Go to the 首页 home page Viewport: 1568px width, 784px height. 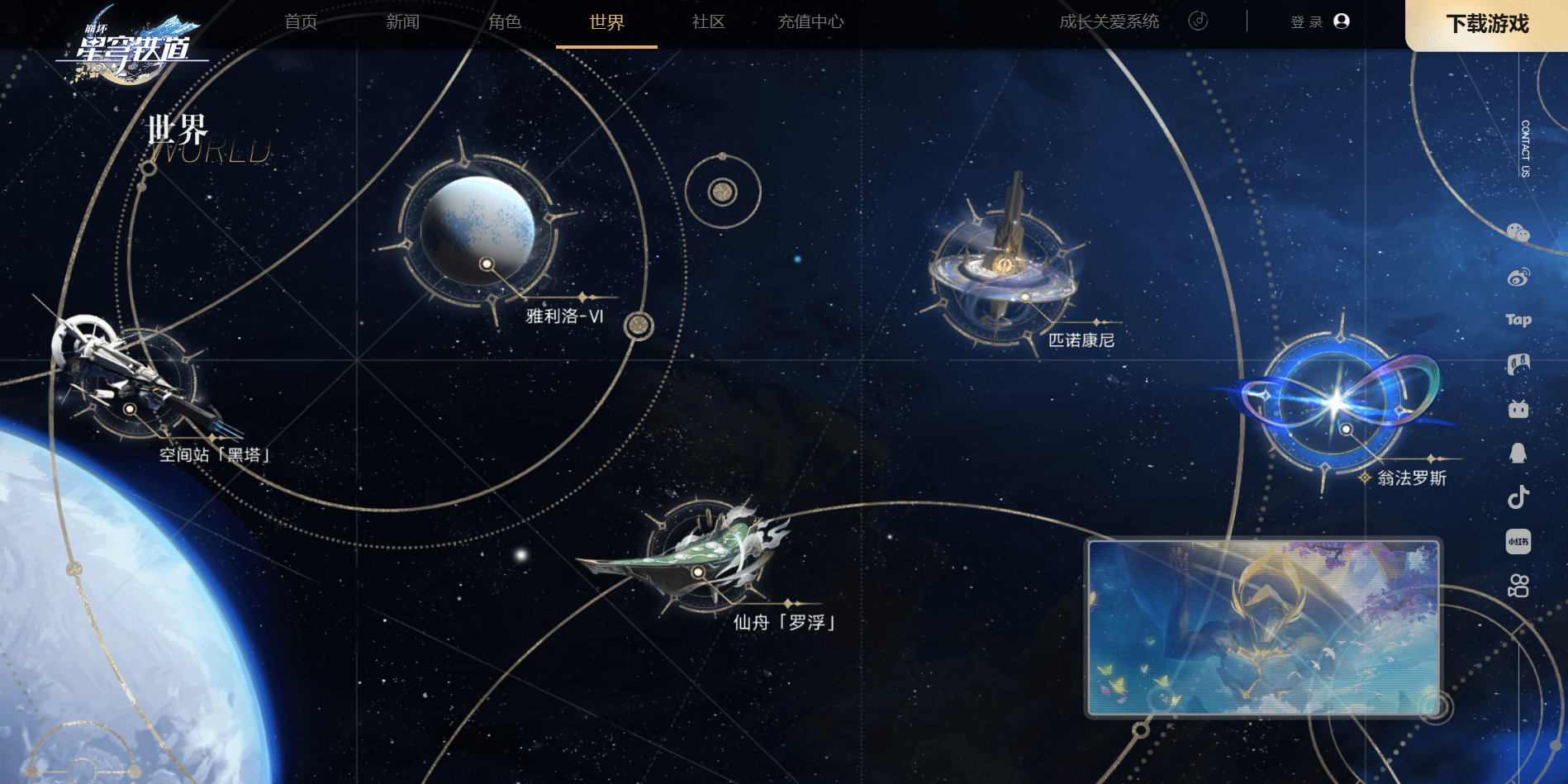(301, 22)
